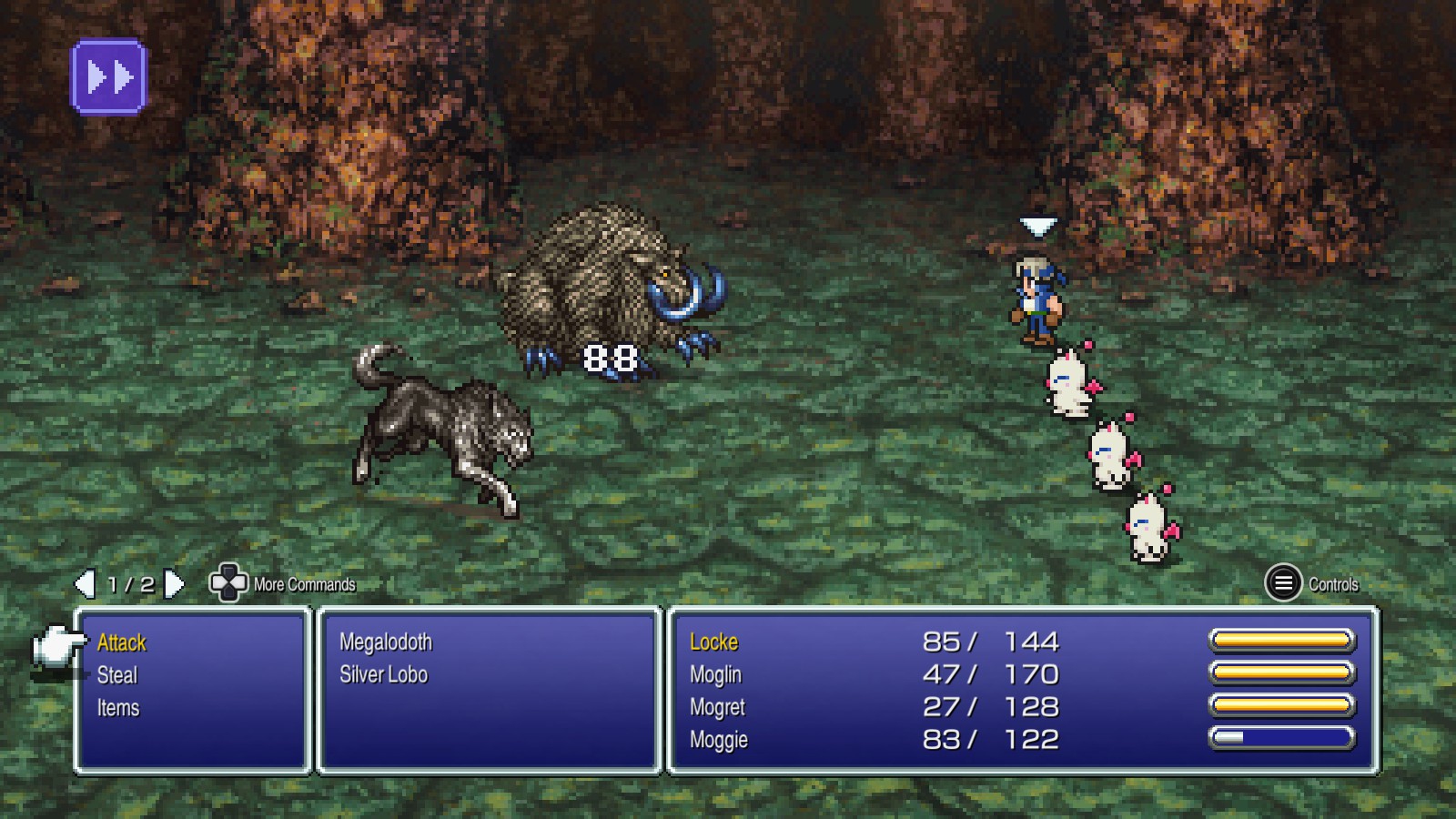The height and width of the screenshot is (819, 1456).
Task: Select Locke in the party list
Action: tap(714, 642)
